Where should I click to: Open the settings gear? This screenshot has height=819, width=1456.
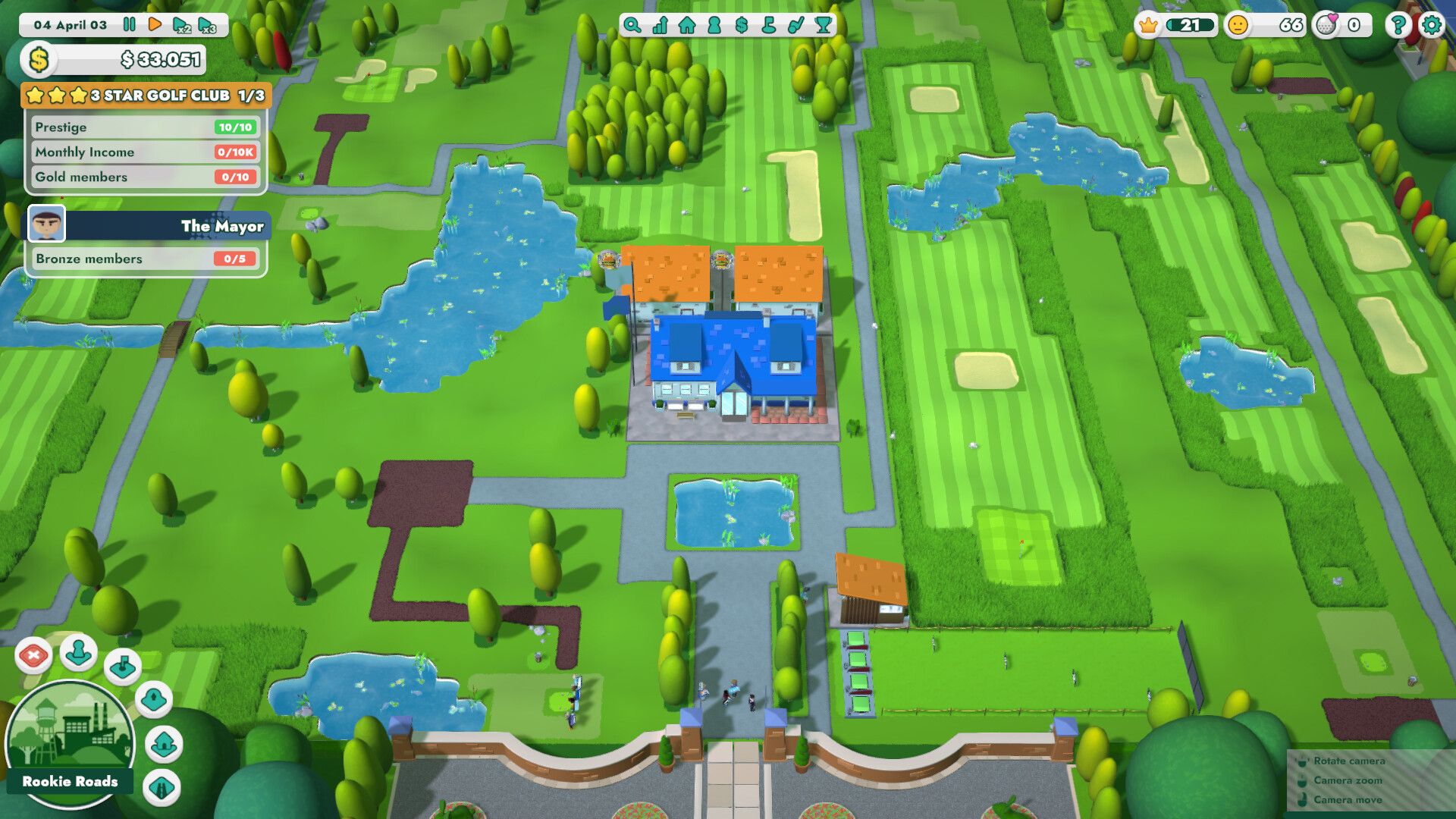1432,24
